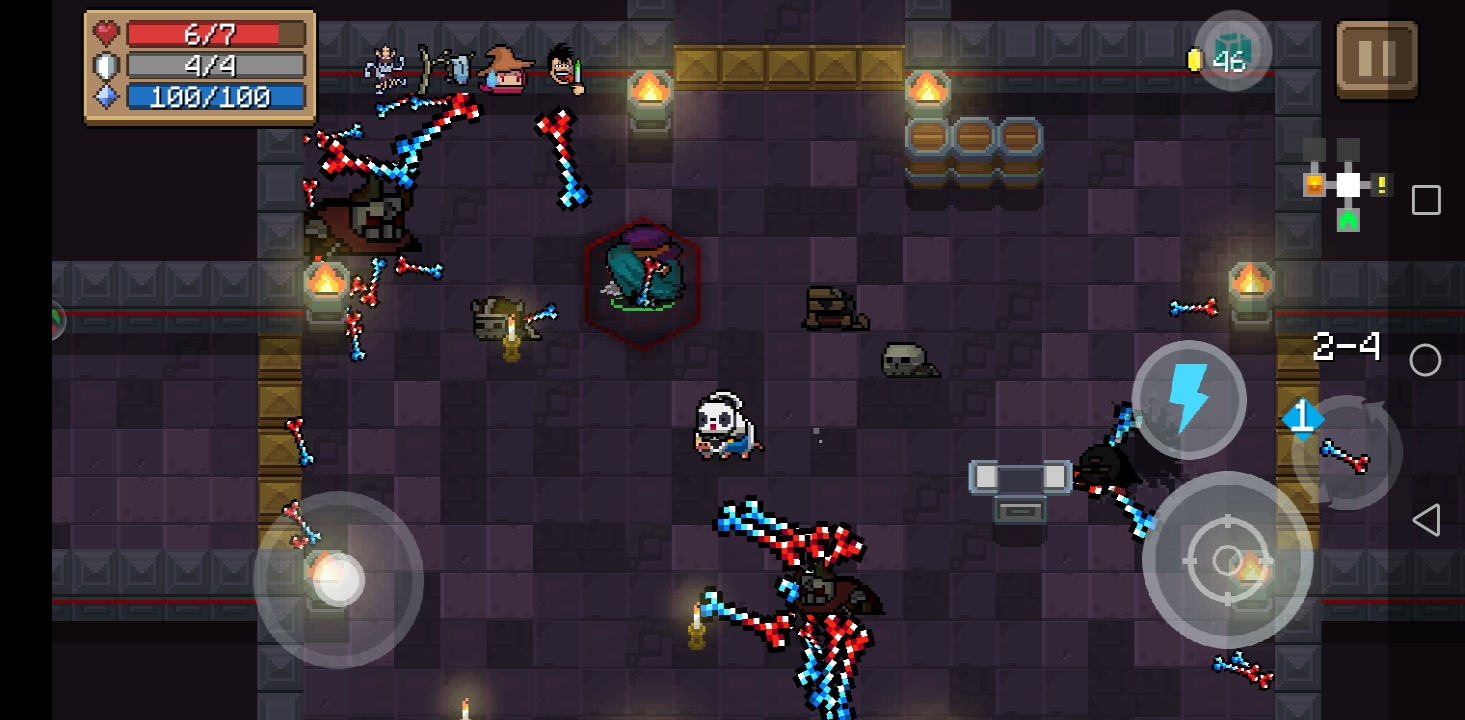
Task: Pause the game
Action: coord(1376,59)
